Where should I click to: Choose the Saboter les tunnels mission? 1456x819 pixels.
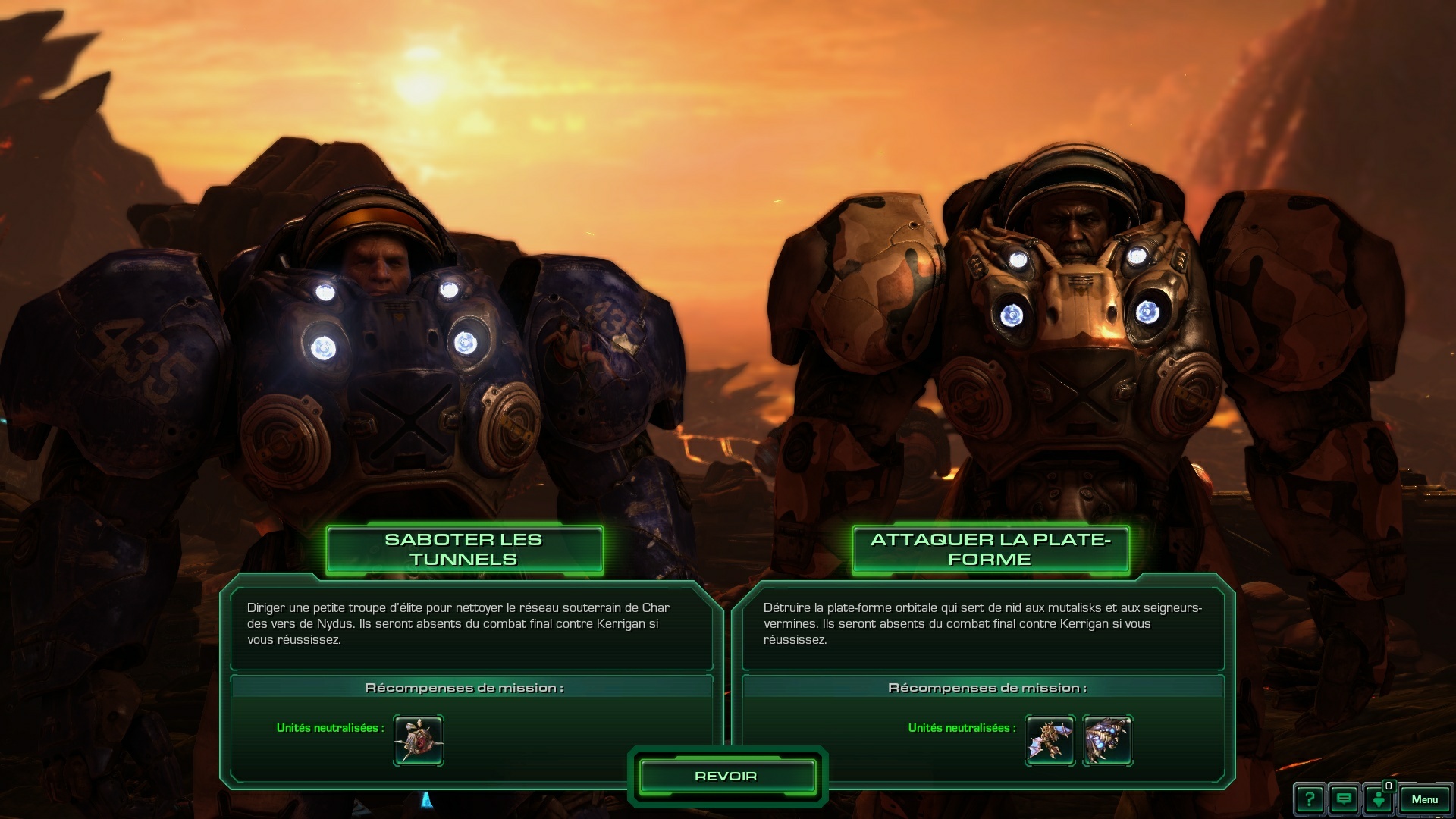tap(463, 550)
